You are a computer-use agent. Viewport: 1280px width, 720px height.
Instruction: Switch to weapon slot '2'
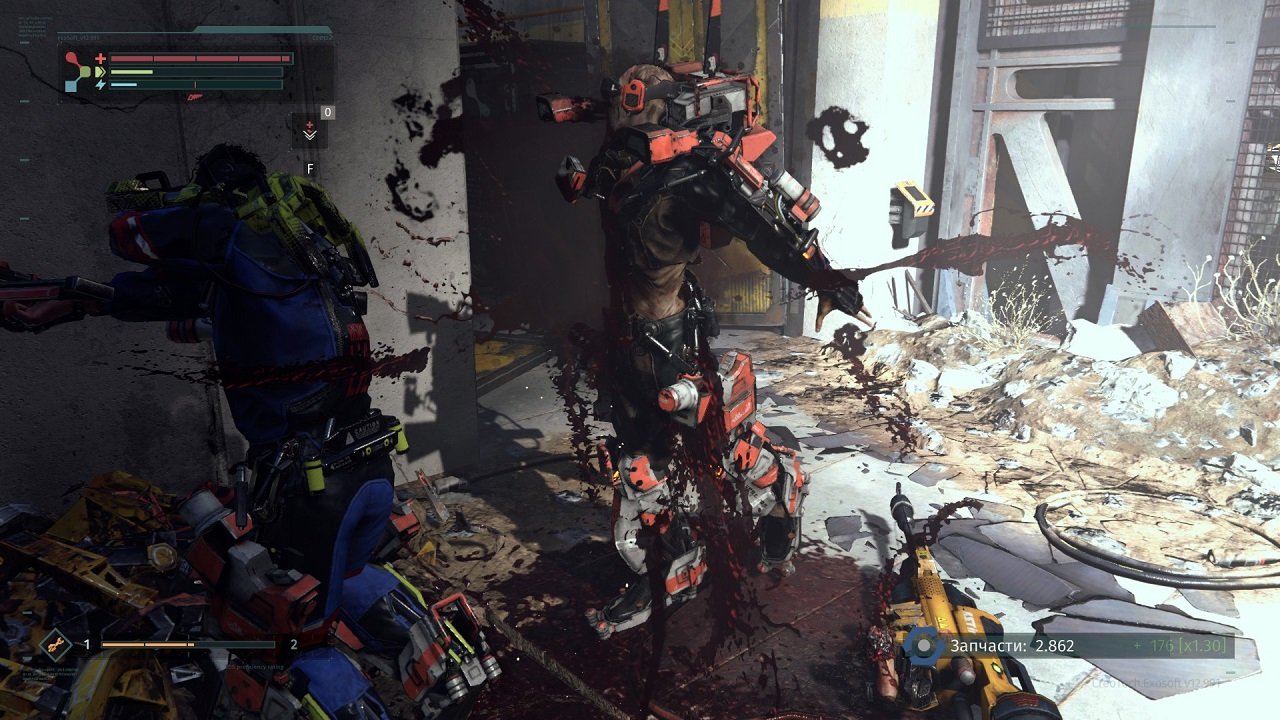click(x=294, y=644)
